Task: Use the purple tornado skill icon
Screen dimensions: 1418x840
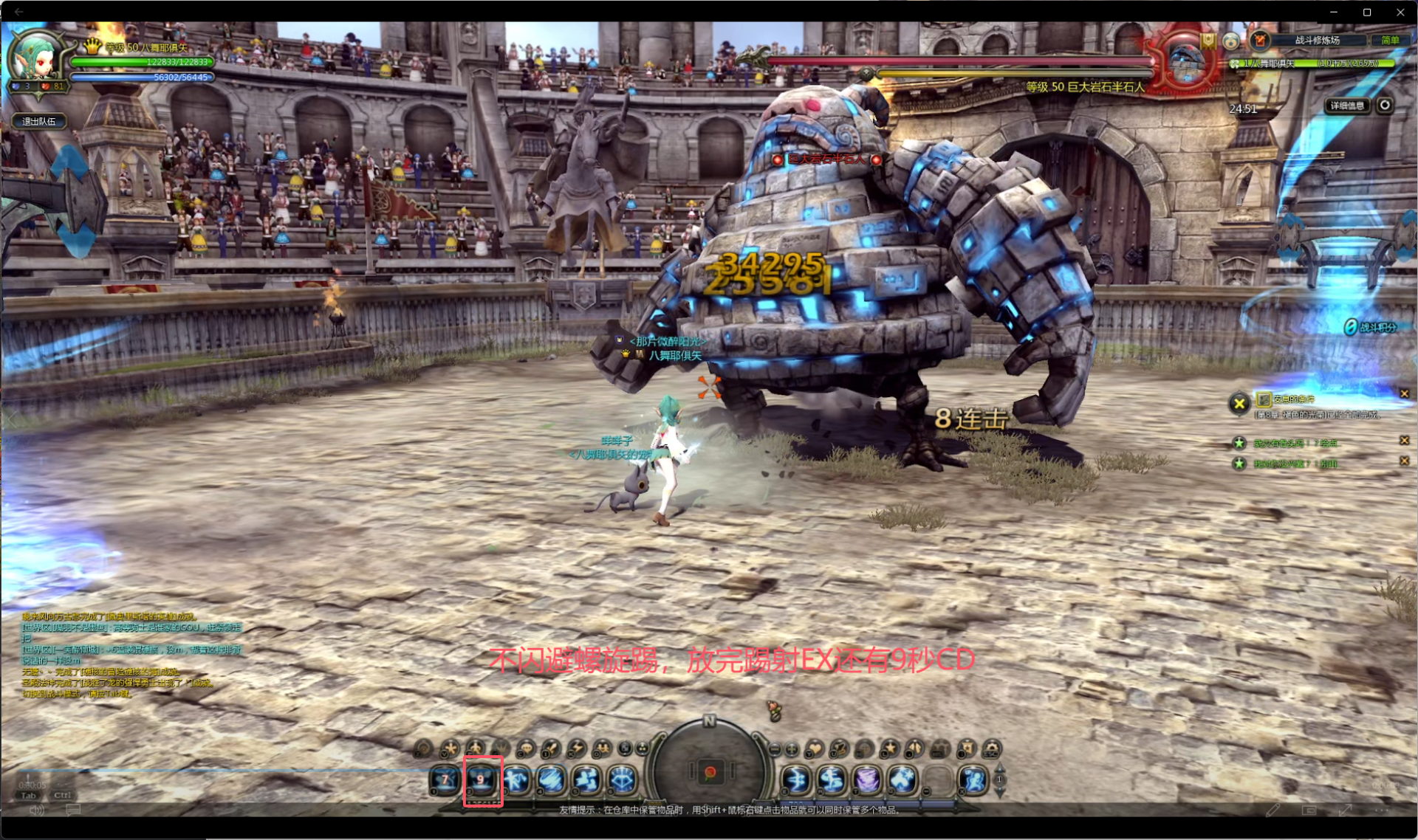Action: 867,779
